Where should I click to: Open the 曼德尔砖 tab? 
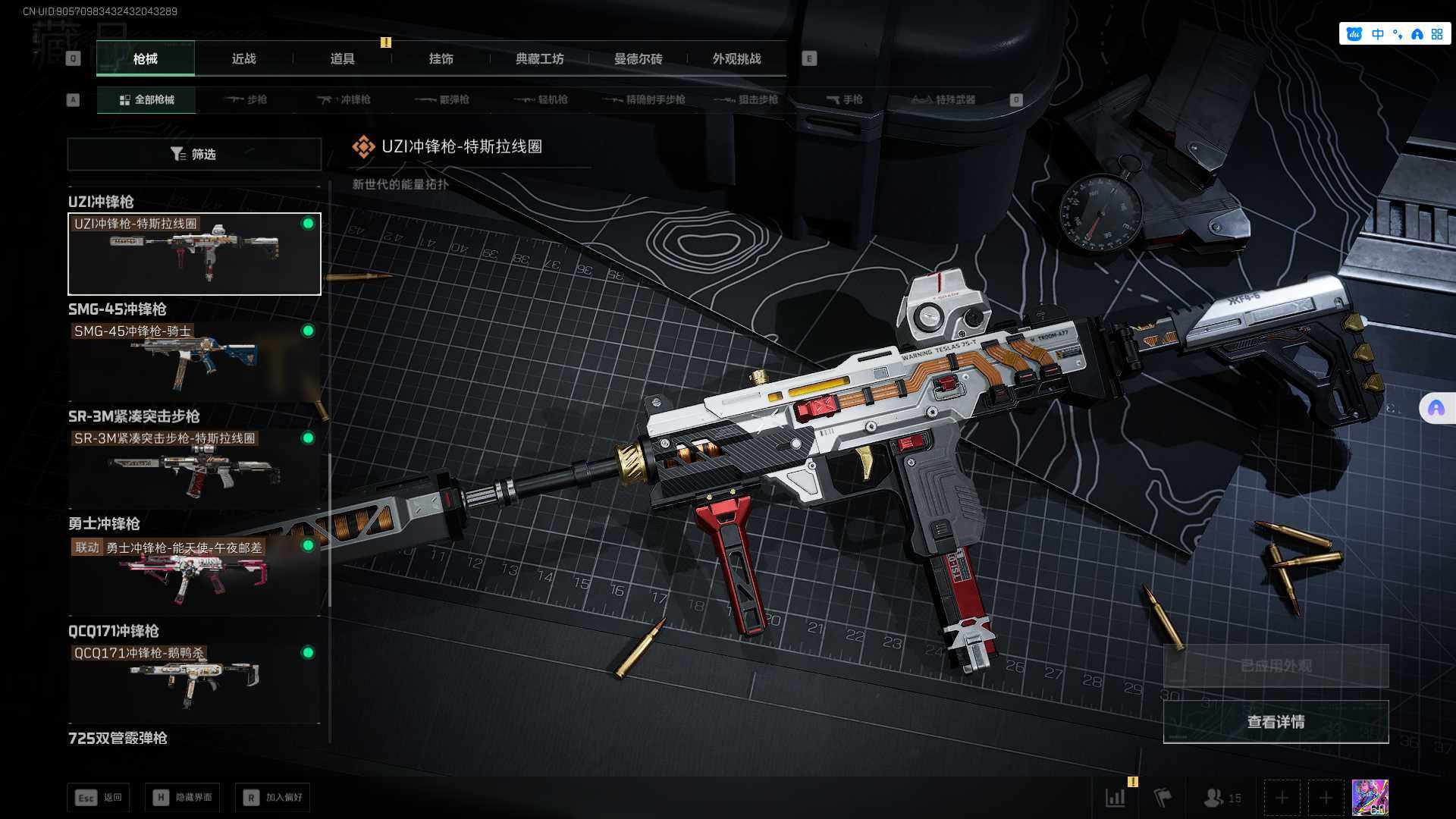638,59
